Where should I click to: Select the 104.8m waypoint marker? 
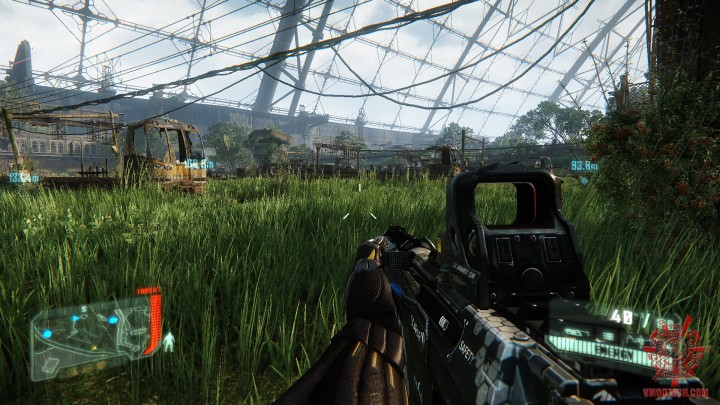[198, 164]
